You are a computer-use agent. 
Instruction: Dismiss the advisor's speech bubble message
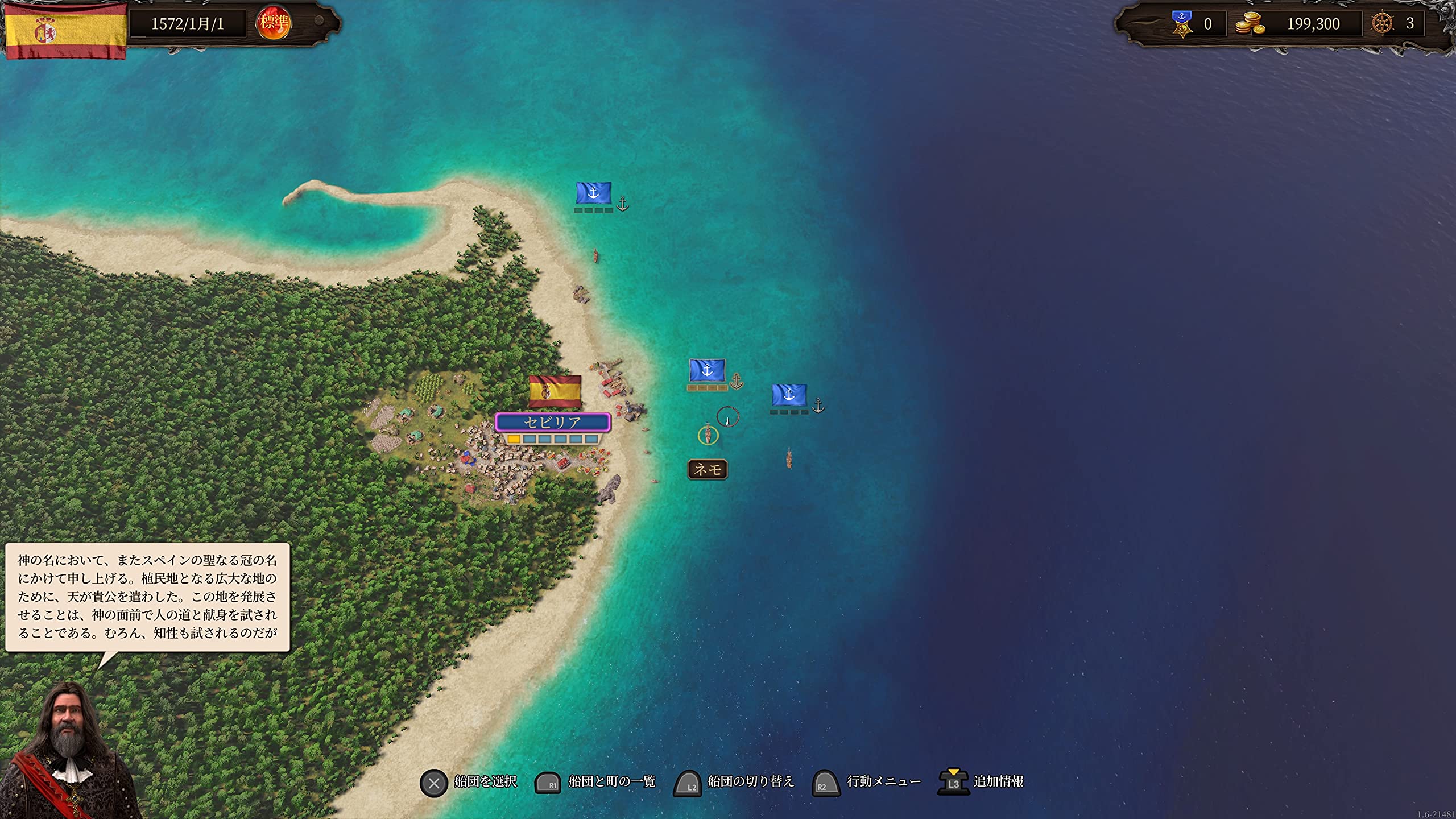(147, 597)
